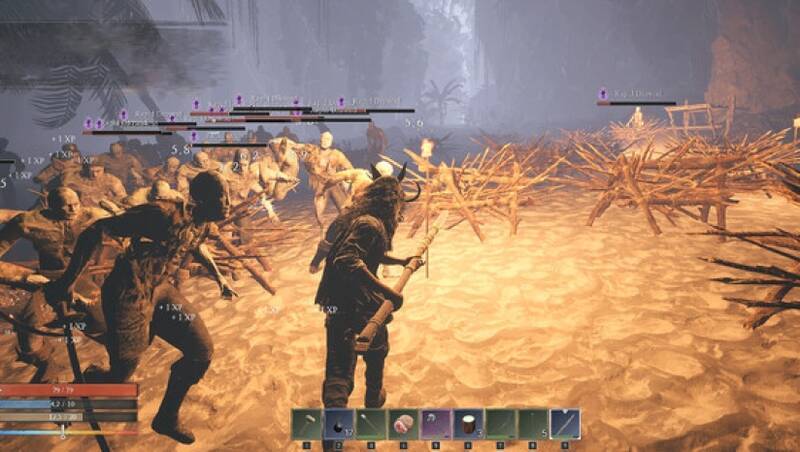Pick the wooden drum-shaped item slot
This screenshot has height=452, width=800.
(468, 424)
